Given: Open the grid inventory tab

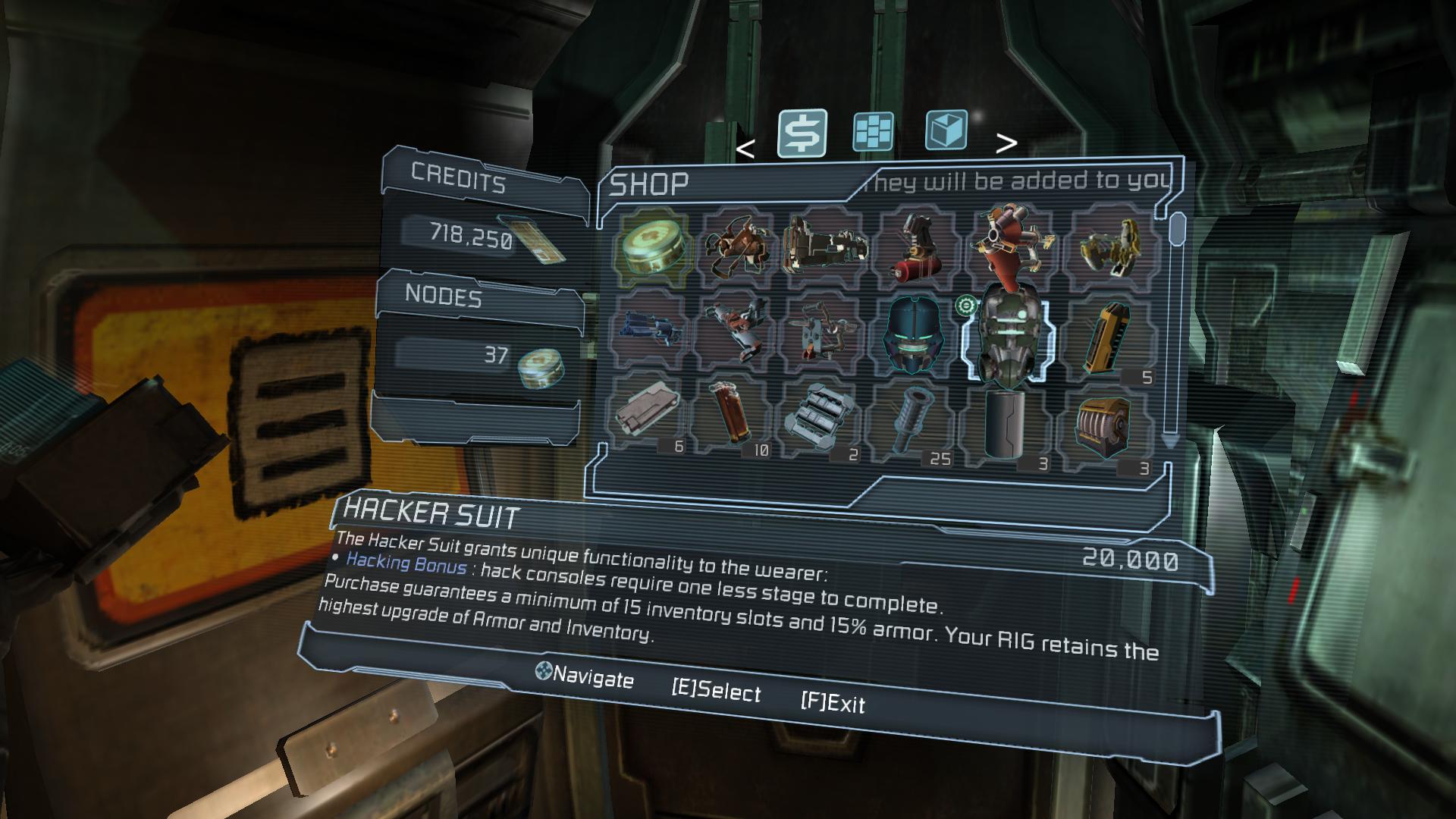Looking at the screenshot, I should point(873,132).
